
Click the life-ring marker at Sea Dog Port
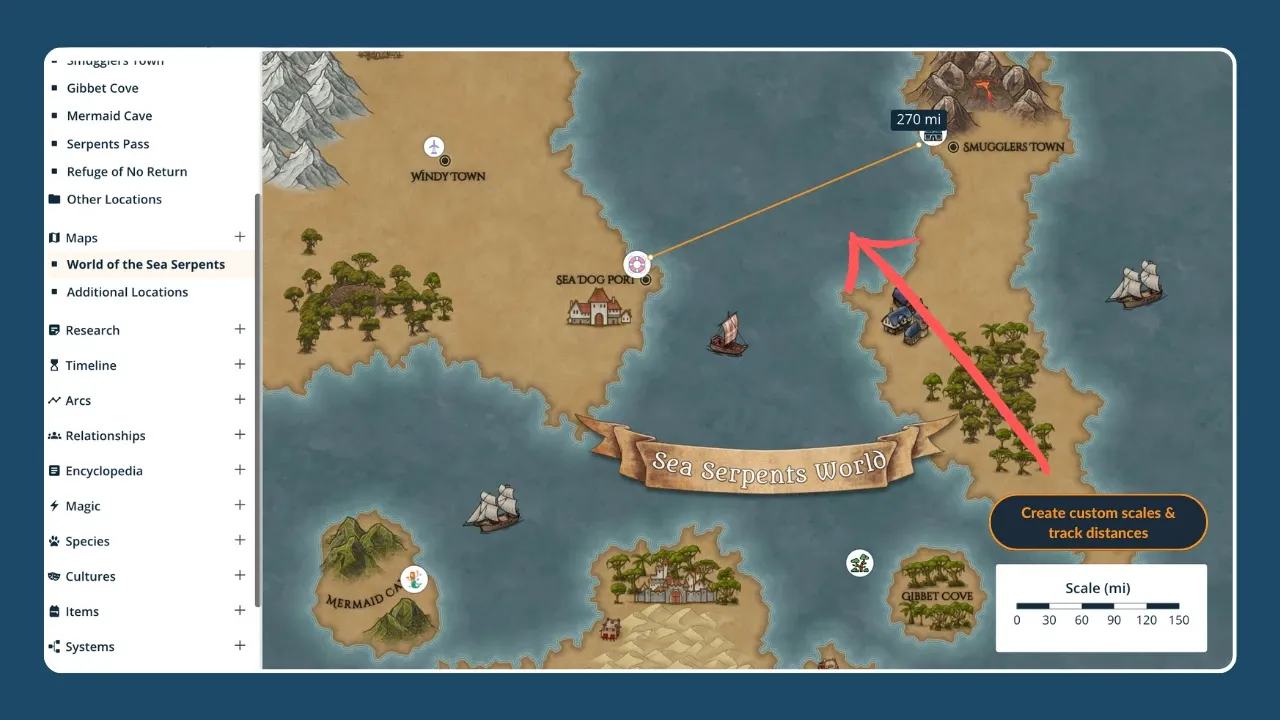(x=637, y=263)
